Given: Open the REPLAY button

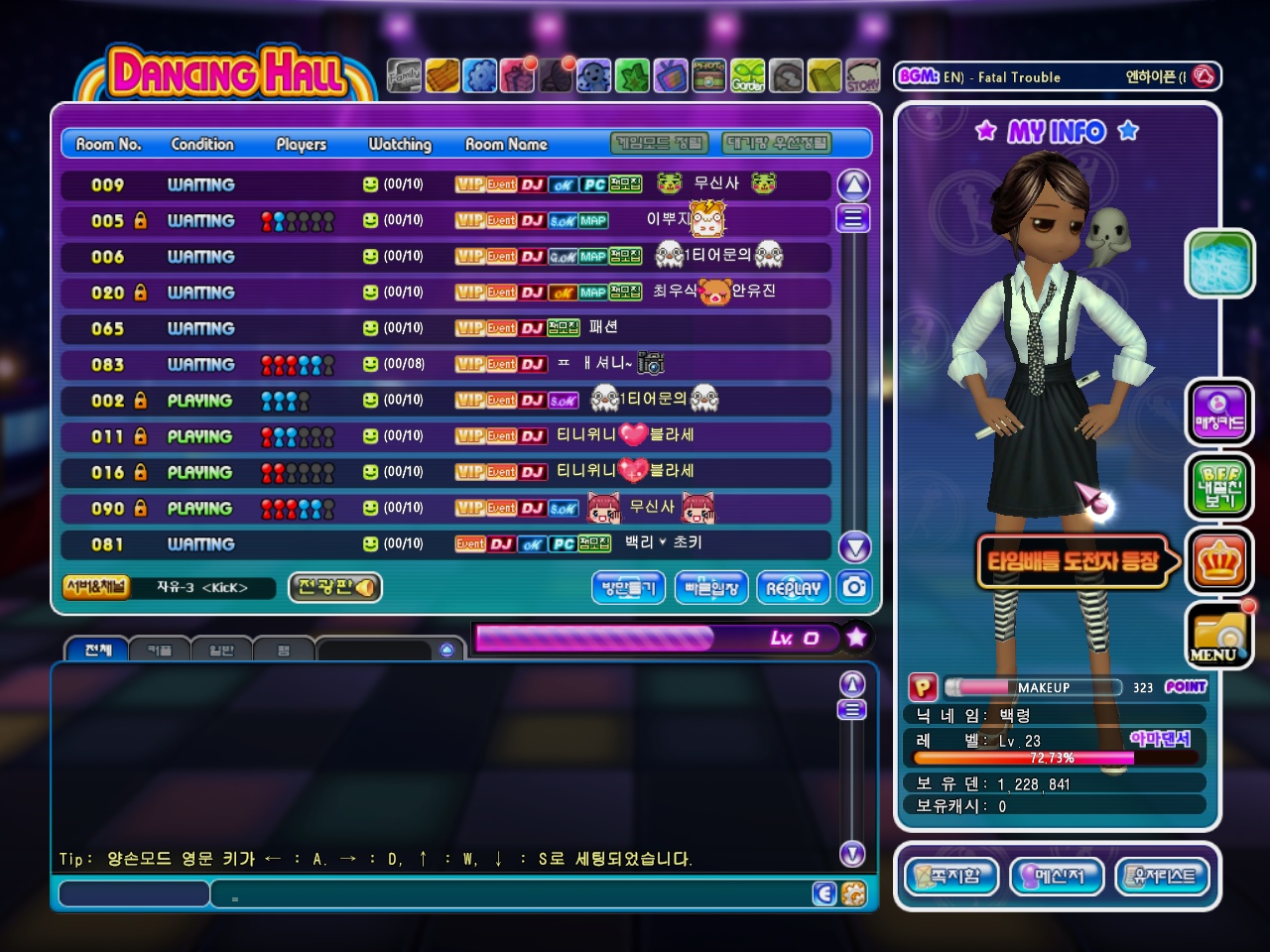Looking at the screenshot, I should coord(793,588).
